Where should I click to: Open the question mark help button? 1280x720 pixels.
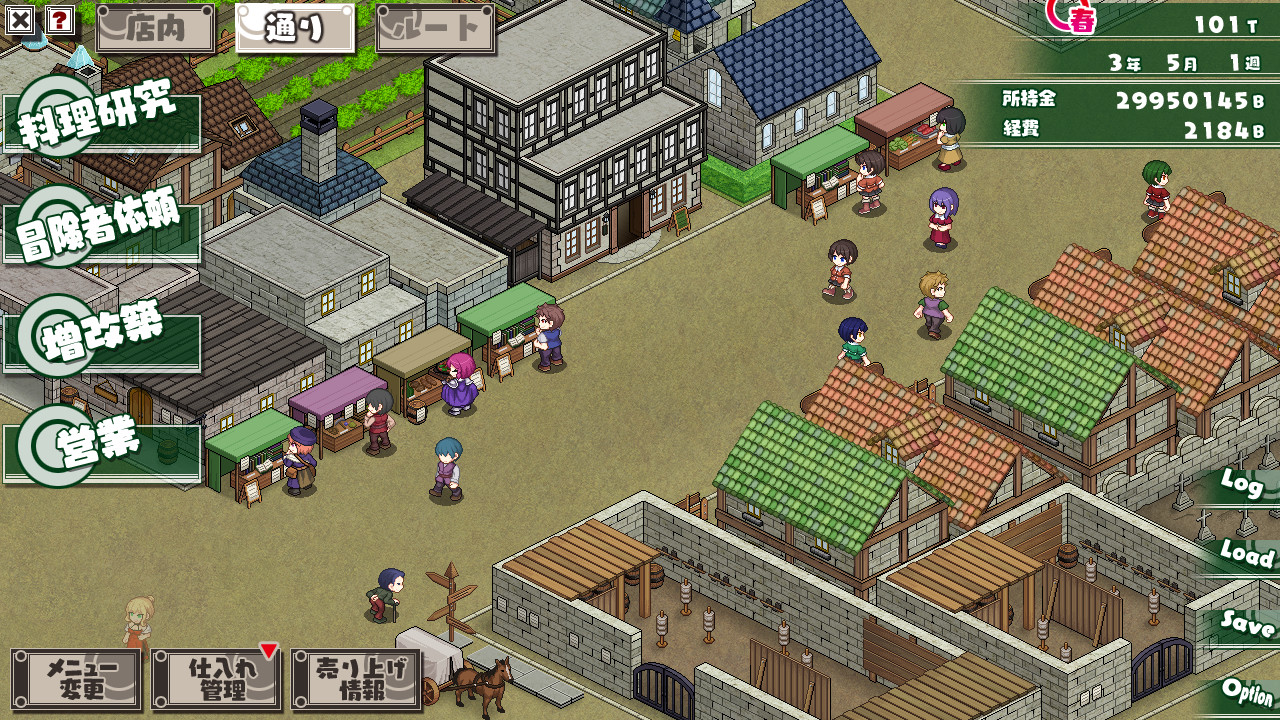click(x=60, y=19)
